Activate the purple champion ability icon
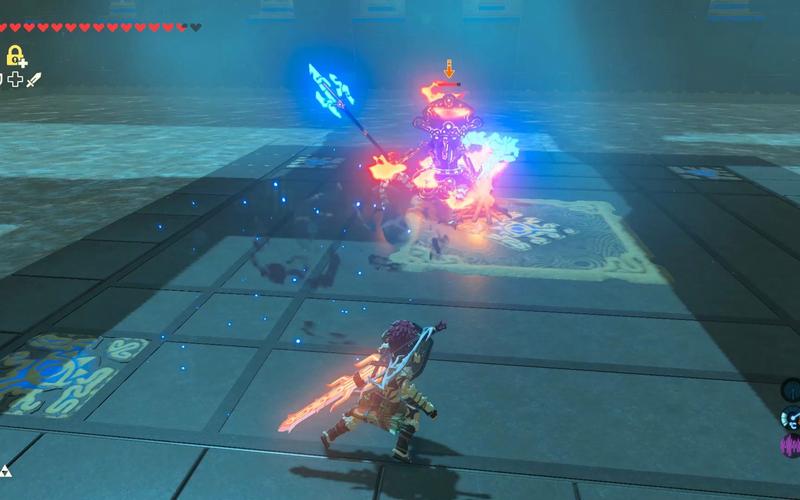 [791, 443]
